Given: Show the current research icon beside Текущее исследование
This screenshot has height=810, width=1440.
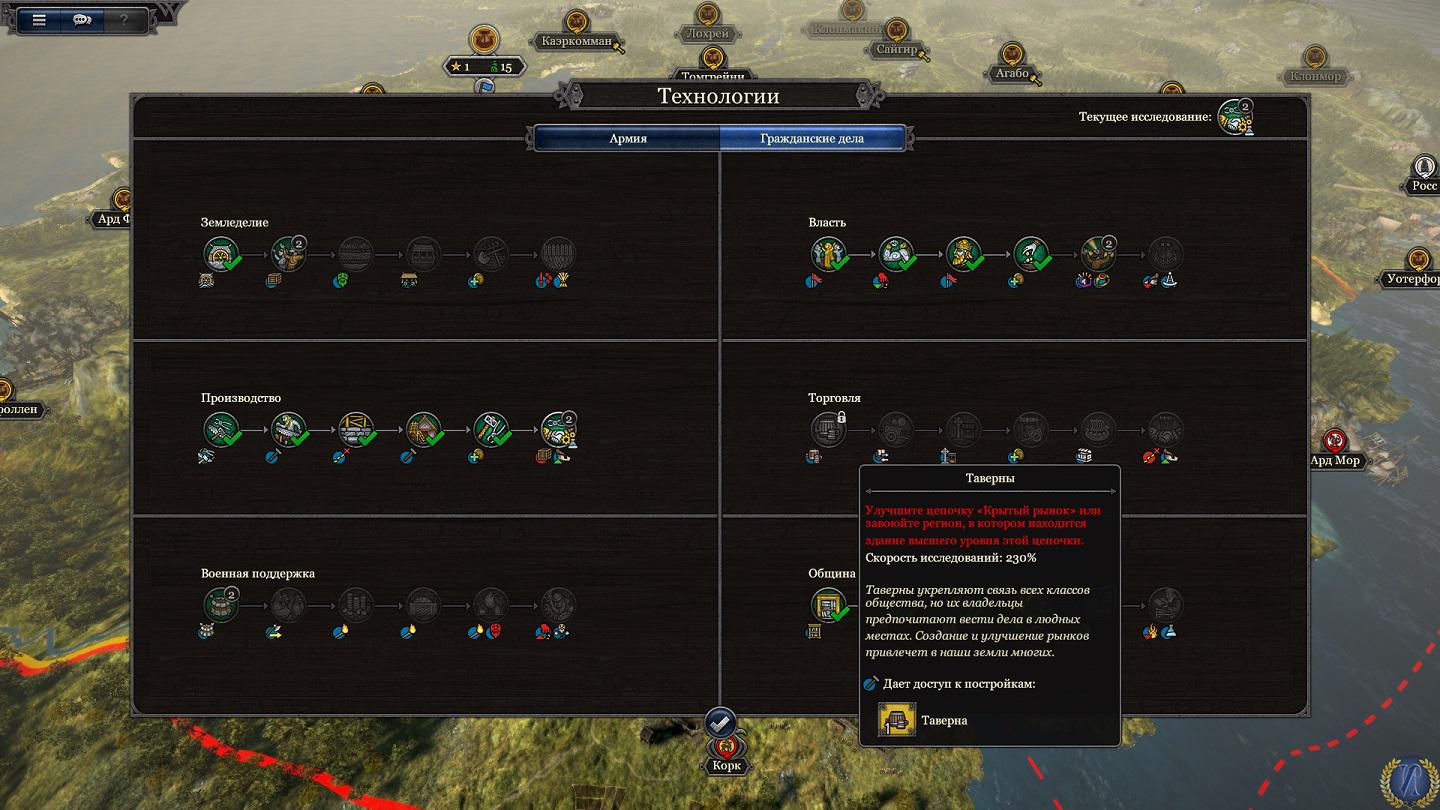Looking at the screenshot, I should [x=1235, y=117].
